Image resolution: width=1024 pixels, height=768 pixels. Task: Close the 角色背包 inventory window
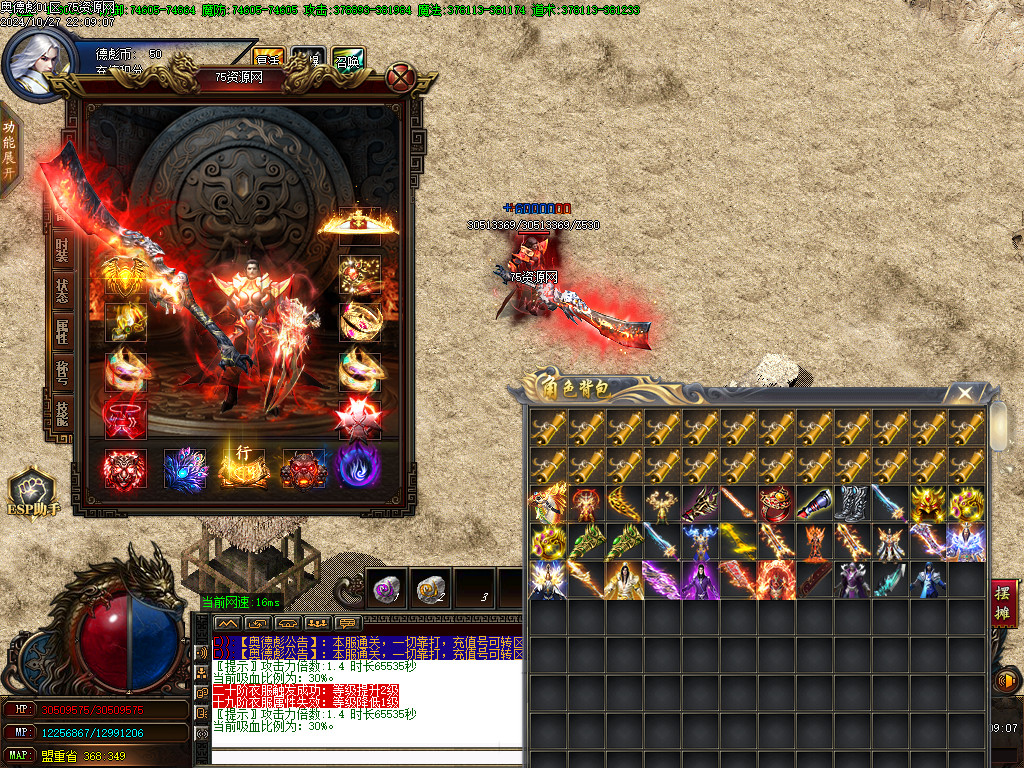(964, 393)
